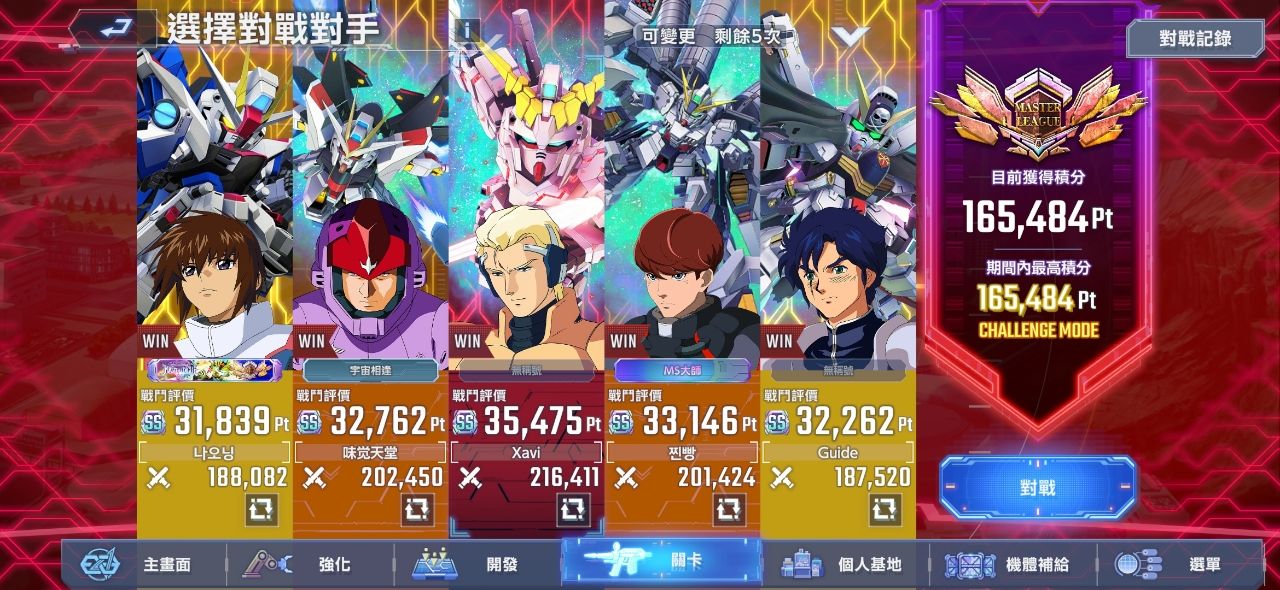
Task: Visit 個人基地 personal base
Action: point(845,565)
